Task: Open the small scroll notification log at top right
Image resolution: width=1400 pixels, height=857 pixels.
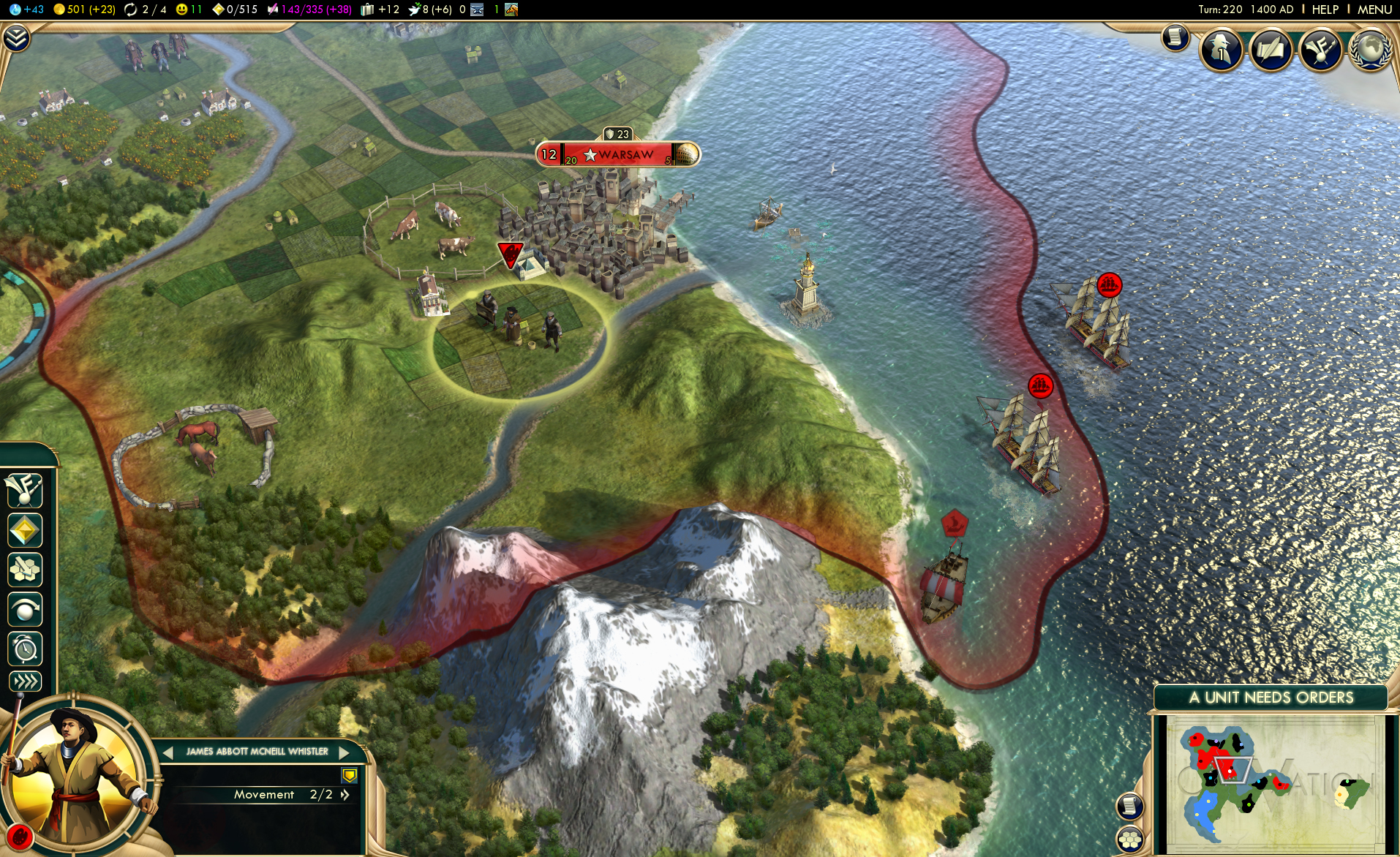Action: [1175, 37]
